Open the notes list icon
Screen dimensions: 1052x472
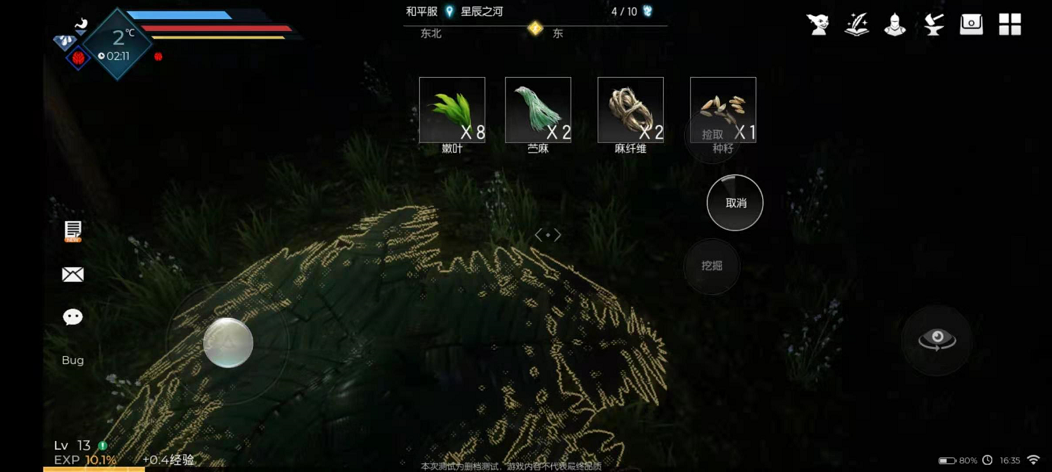coord(73,231)
